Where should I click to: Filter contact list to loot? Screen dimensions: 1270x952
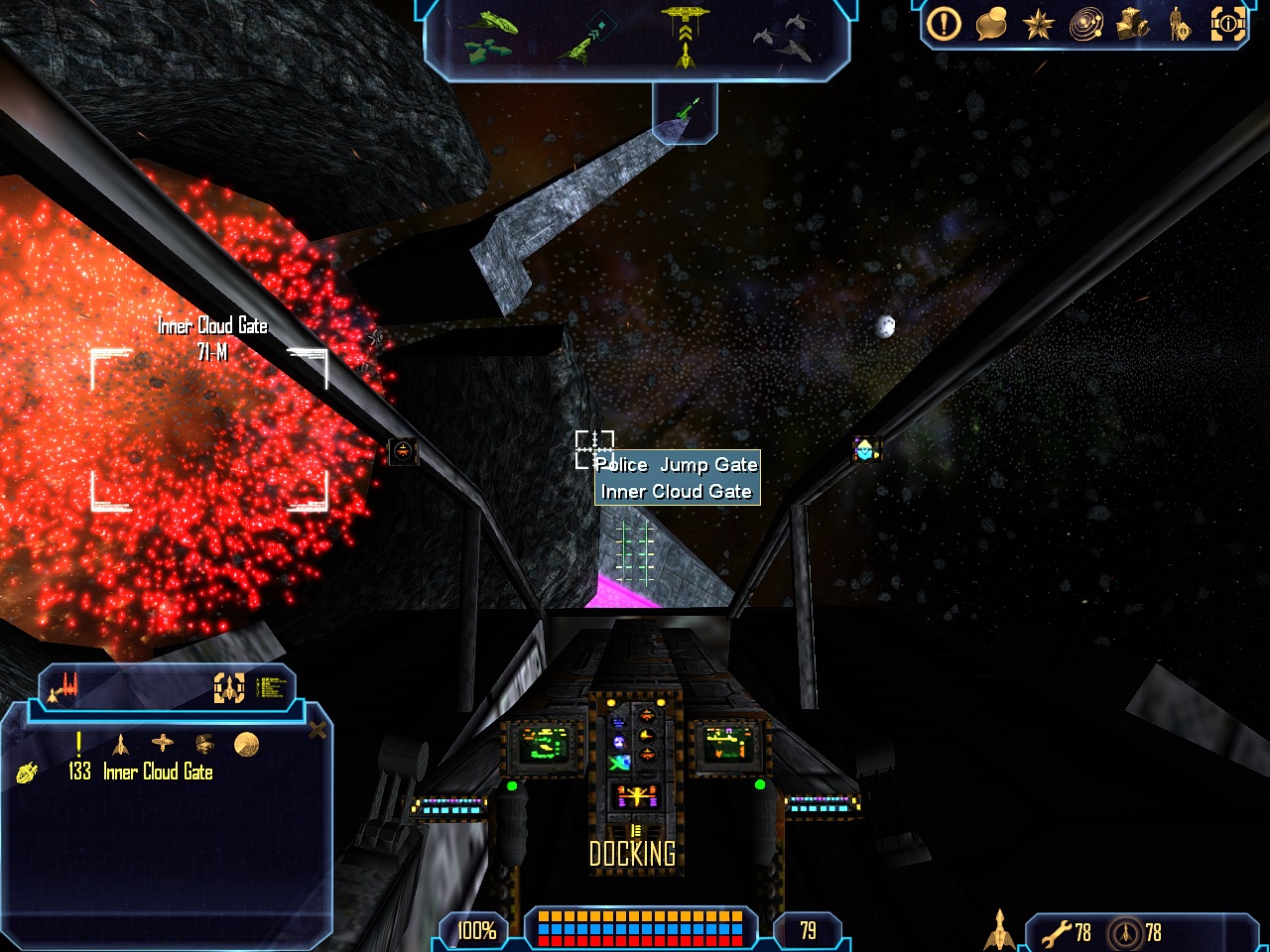pos(204,743)
